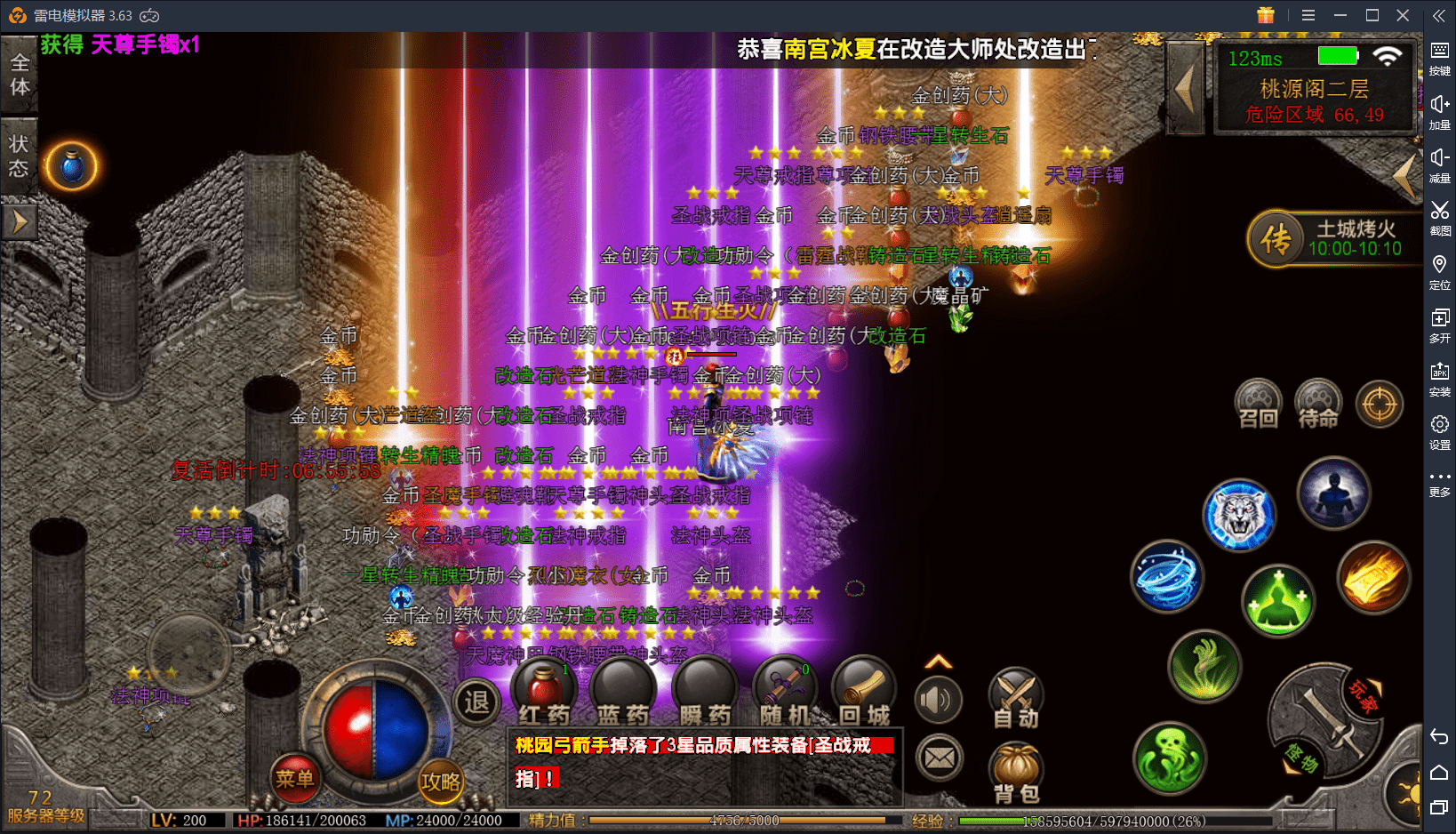
Task: Click the 召回 recall pet button
Action: (1259, 405)
